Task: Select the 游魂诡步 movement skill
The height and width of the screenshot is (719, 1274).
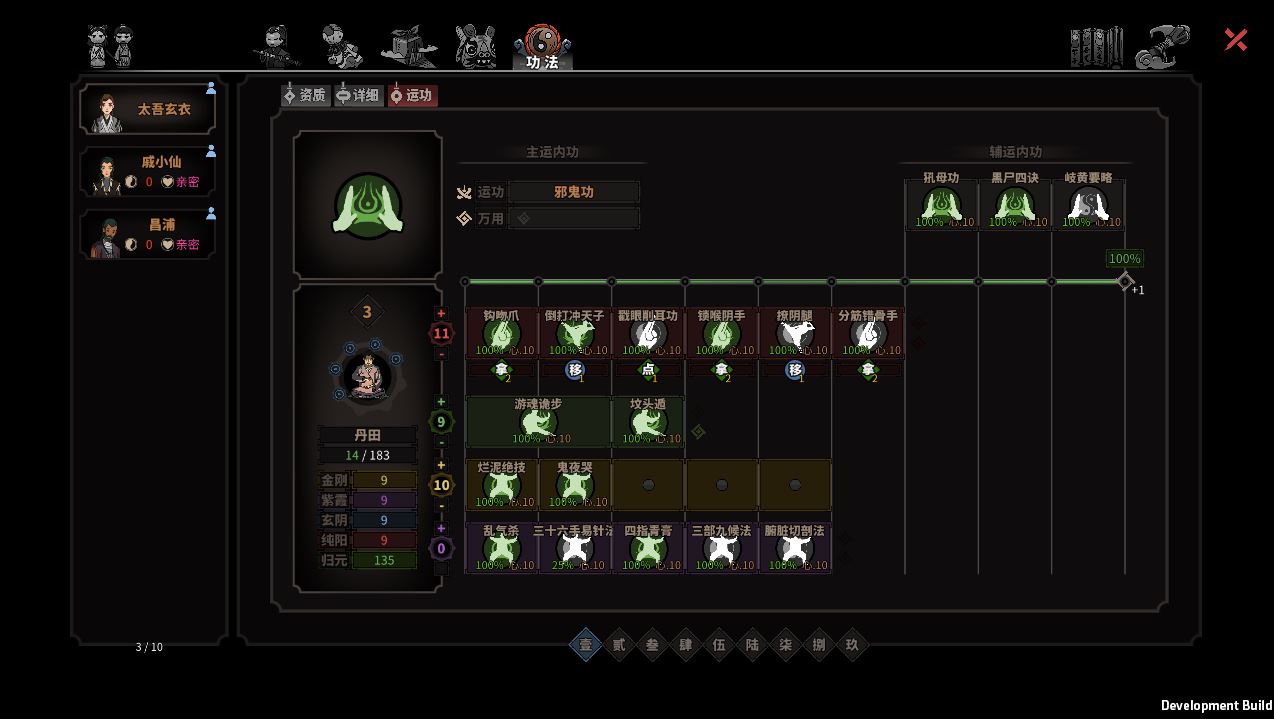Action: [x=538, y=421]
